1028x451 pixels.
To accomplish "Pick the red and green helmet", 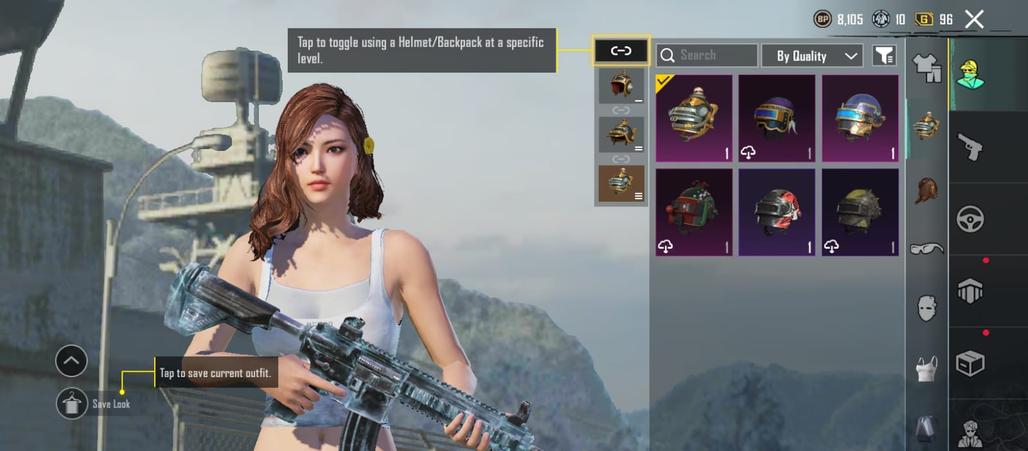I will pyautogui.click(x=694, y=212).
